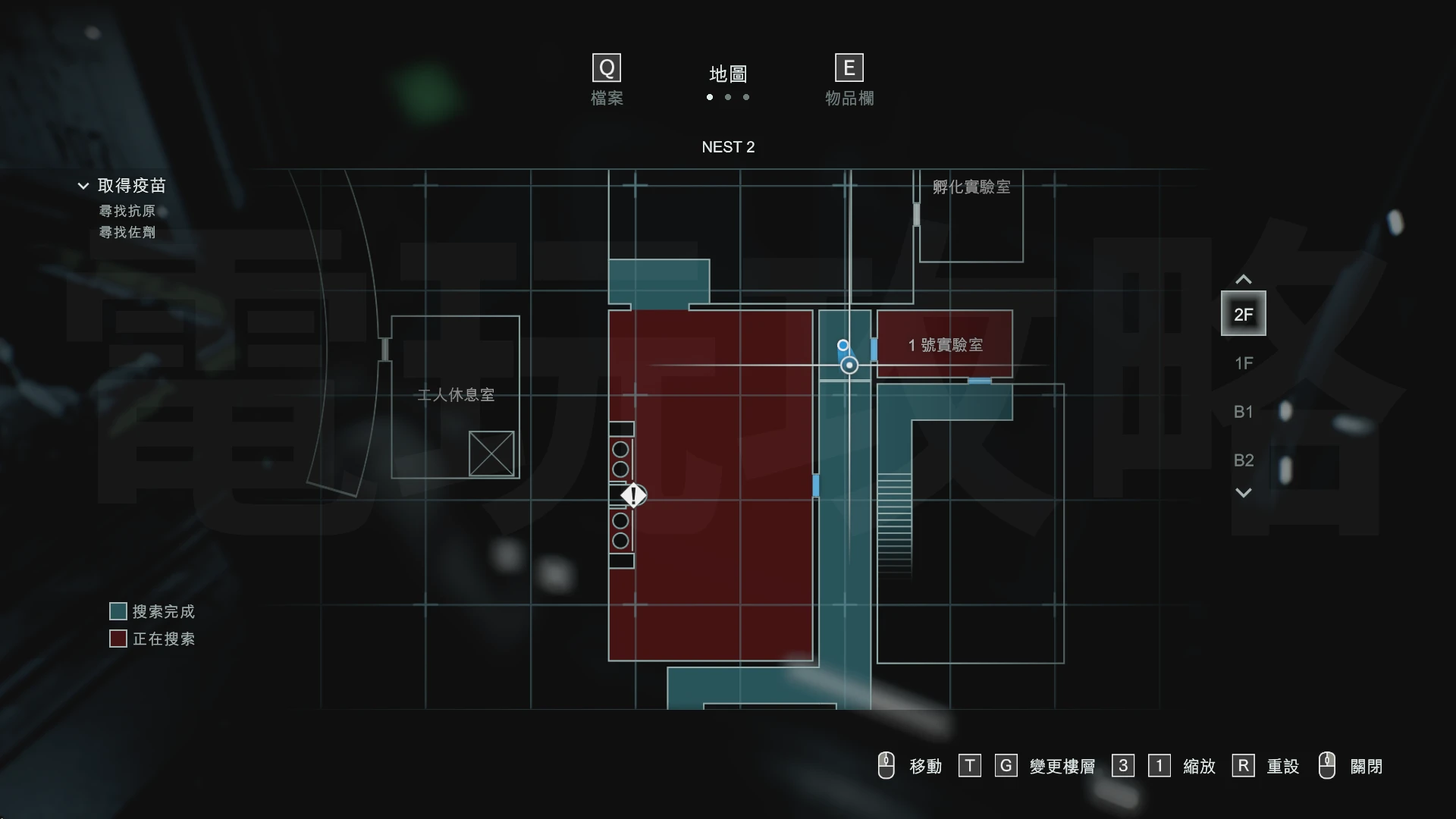Click the 孵化實驗室 room label
1456x819 pixels.
[971, 187]
